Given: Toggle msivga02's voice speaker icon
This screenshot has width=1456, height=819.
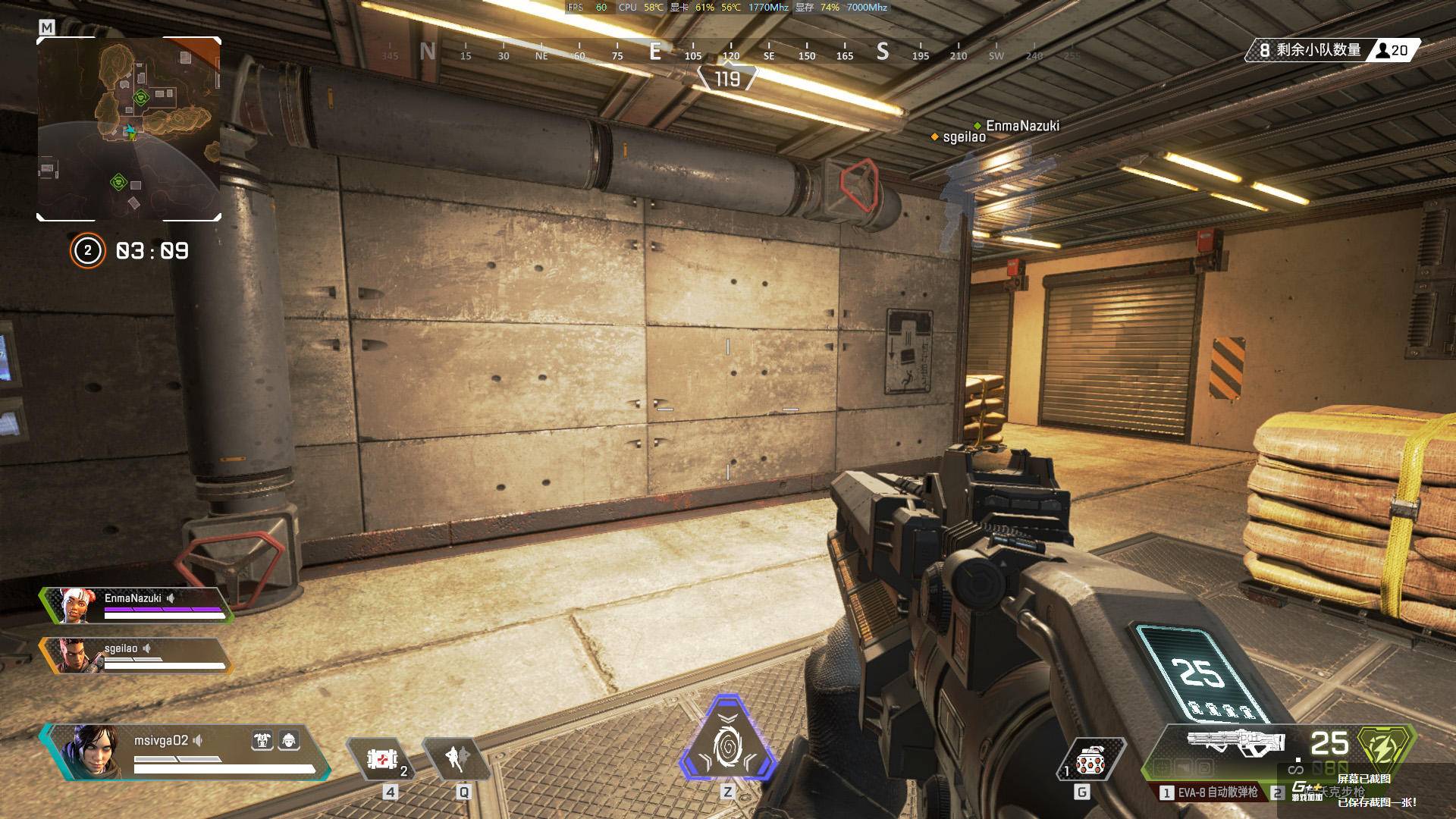Looking at the screenshot, I should (x=199, y=740).
